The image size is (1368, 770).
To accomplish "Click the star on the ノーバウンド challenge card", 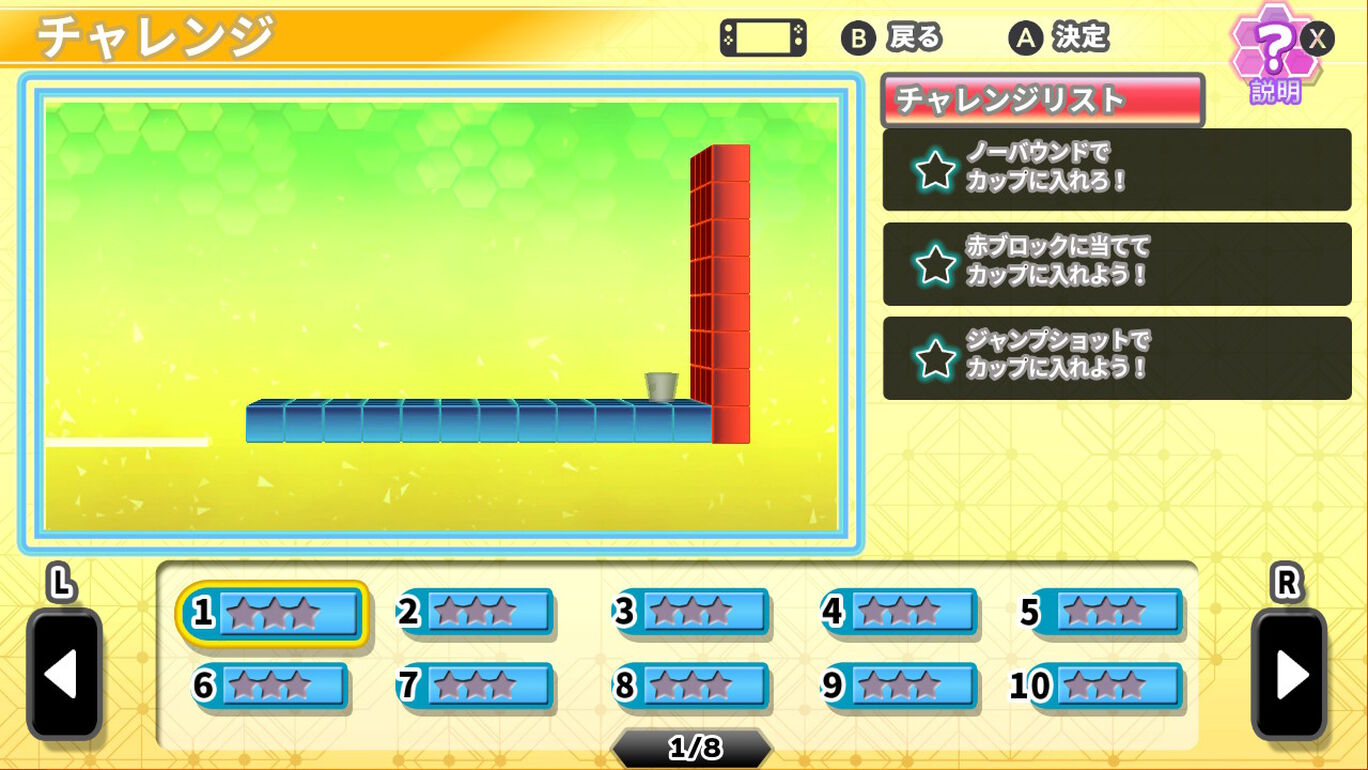I will [x=935, y=171].
